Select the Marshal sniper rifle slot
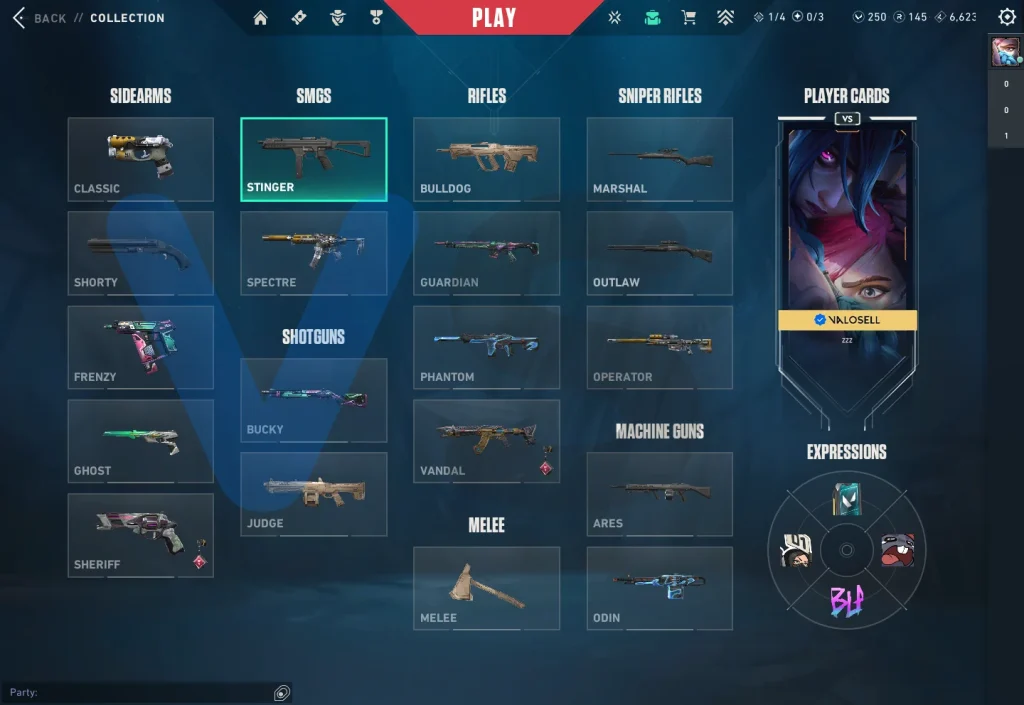 [659, 159]
